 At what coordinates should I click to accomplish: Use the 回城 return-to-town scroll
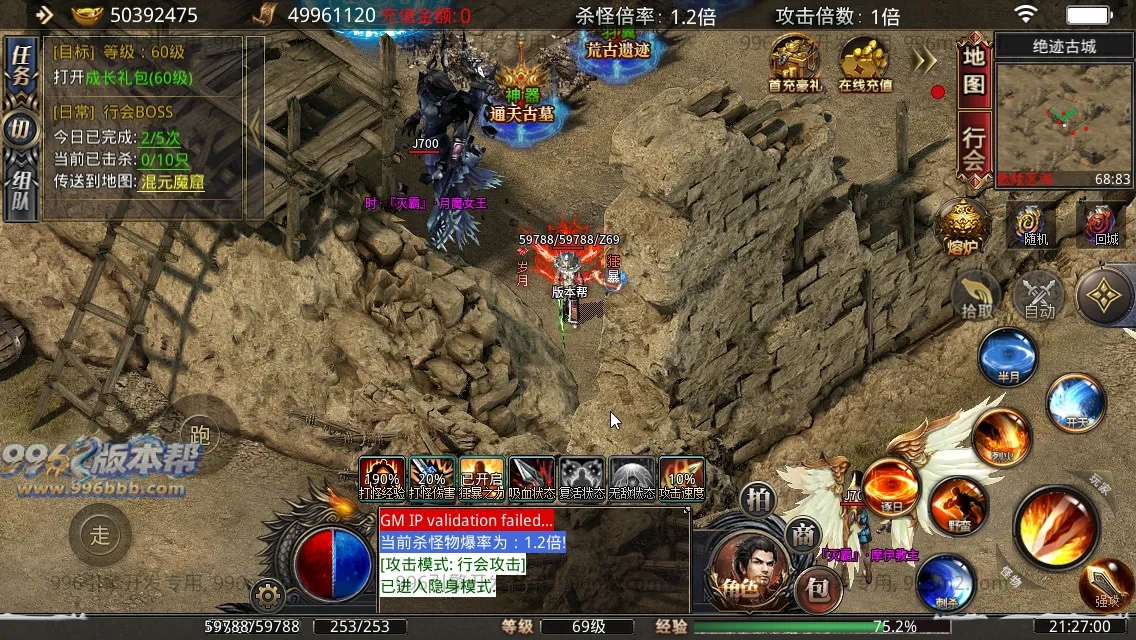pyautogui.click(x=1105, y=225)
